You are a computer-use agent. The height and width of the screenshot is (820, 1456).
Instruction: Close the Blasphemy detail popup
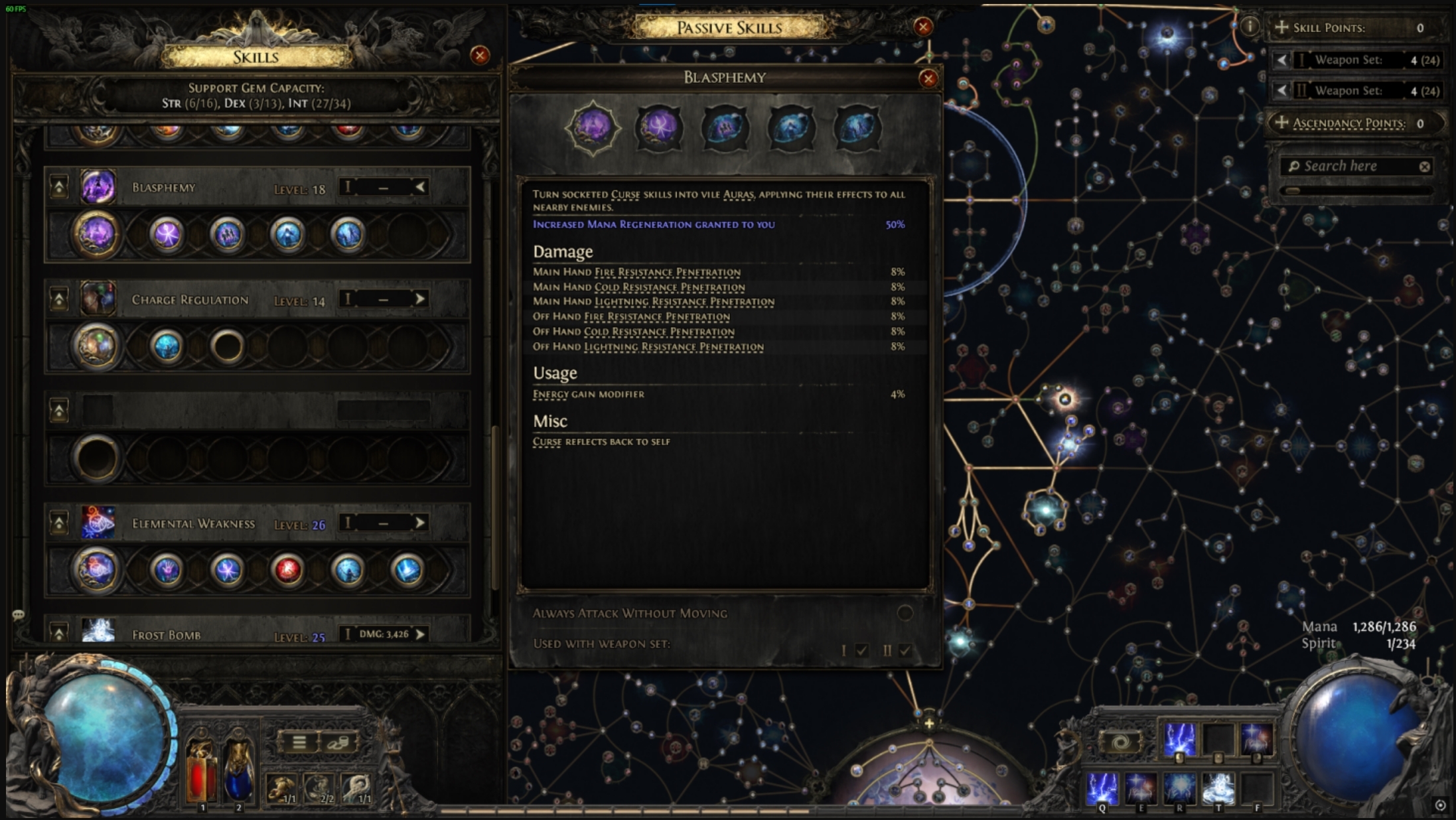pyautogui.click(x=928, y=79)
